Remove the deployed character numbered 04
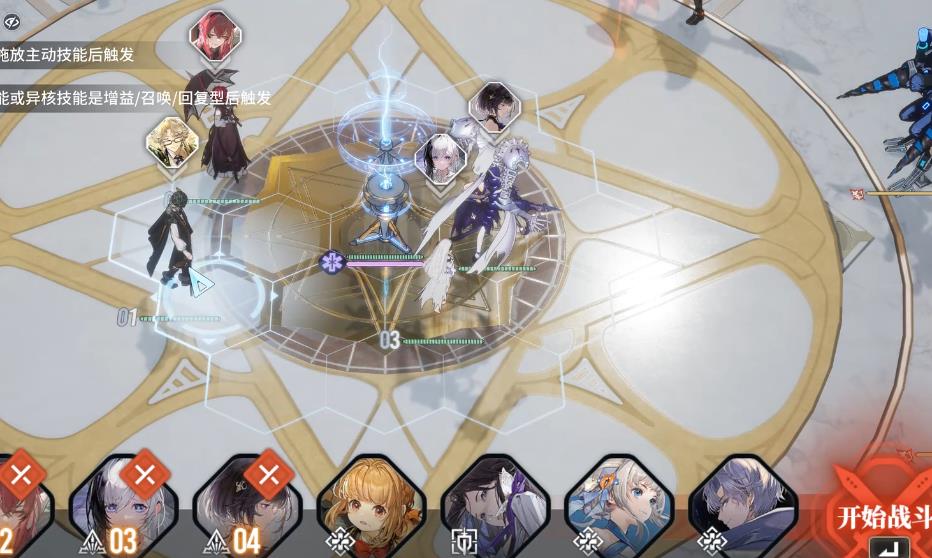This screenshot has width=932, height=558. pos(268,474)
